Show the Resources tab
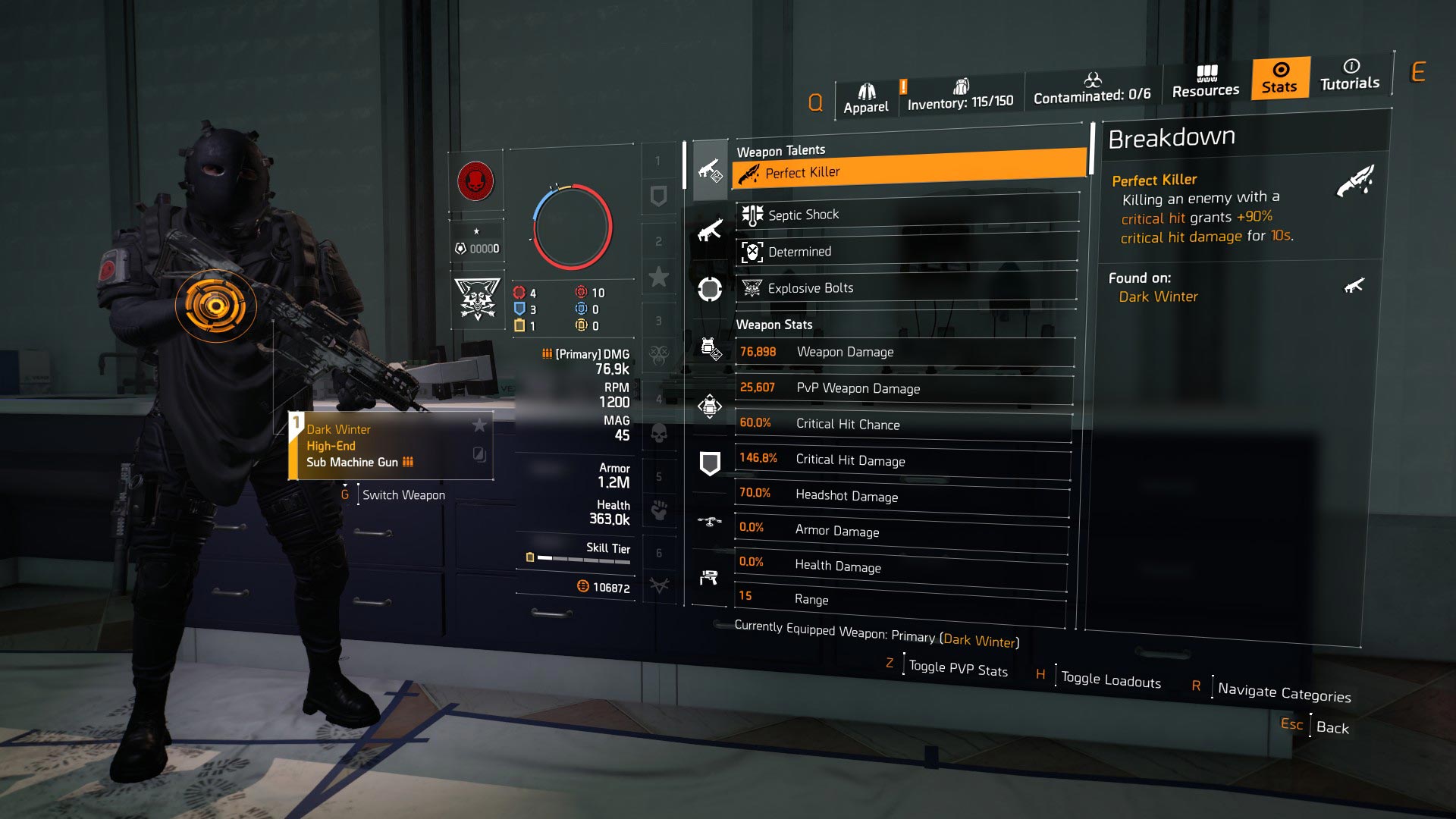Image resolution: width=1456 pixels, height=819 pixels. (x=1205, y=82)
